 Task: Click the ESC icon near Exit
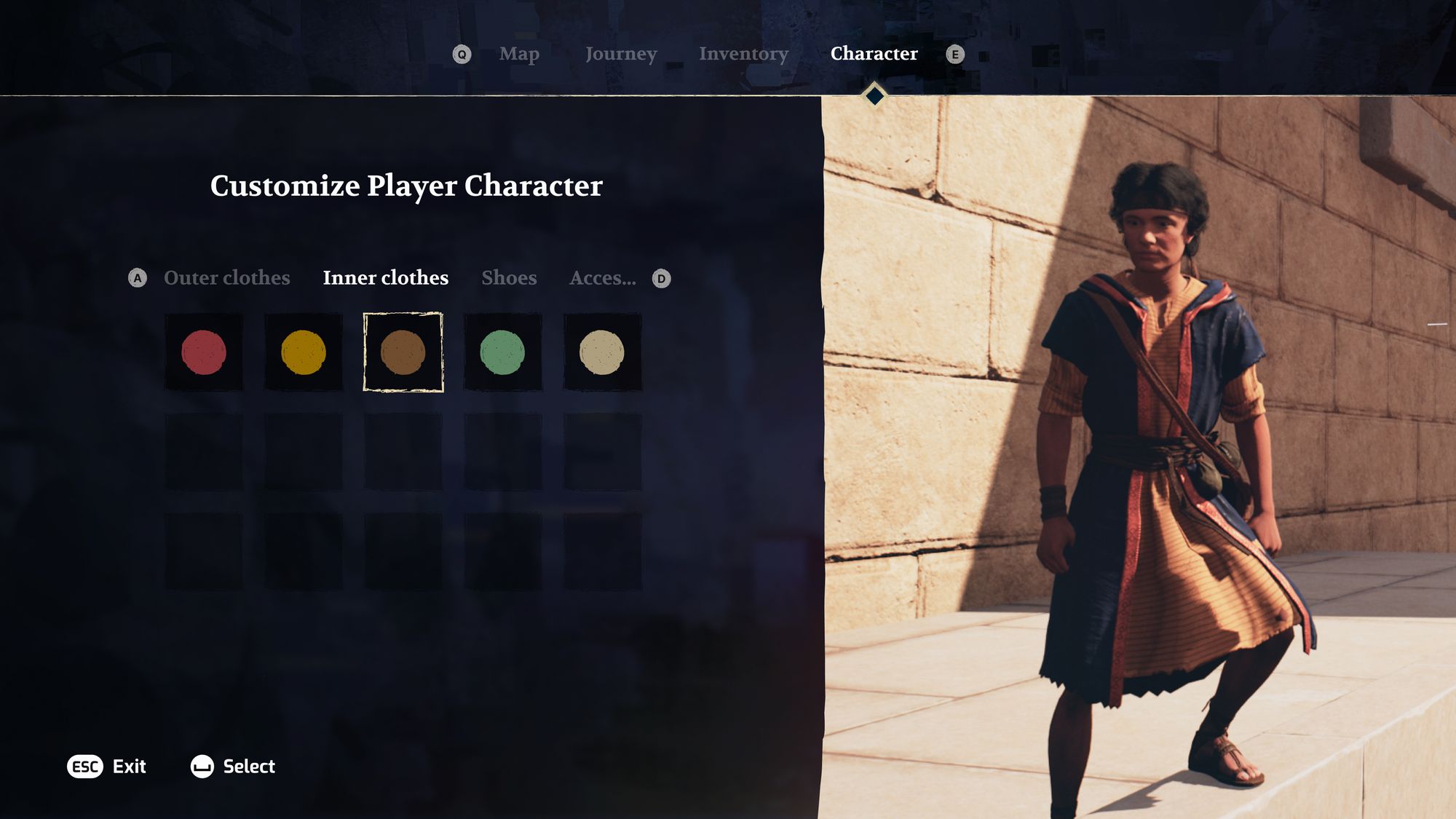pos(84,767)
